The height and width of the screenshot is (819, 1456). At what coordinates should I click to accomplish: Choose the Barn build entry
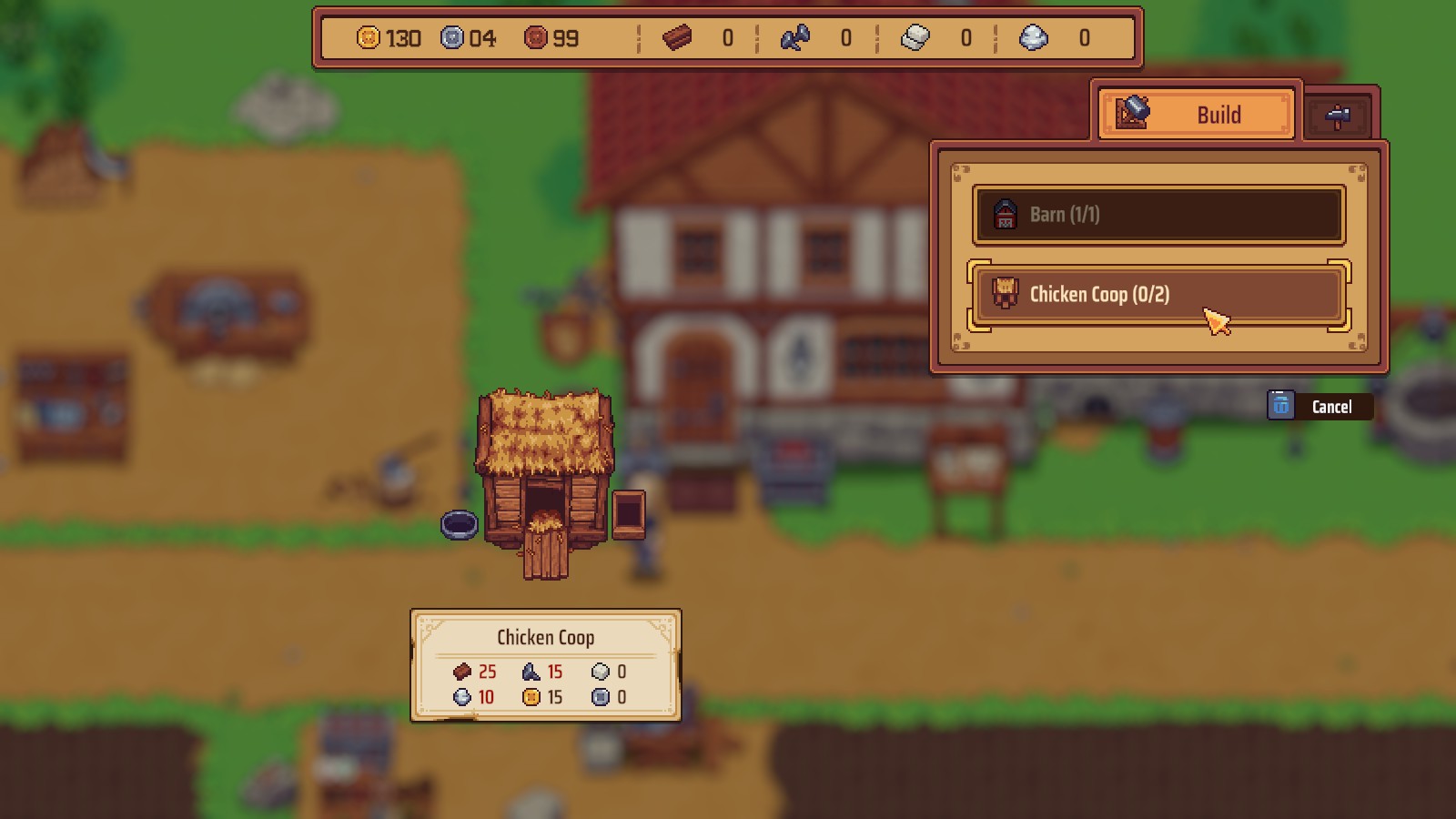1158,215
